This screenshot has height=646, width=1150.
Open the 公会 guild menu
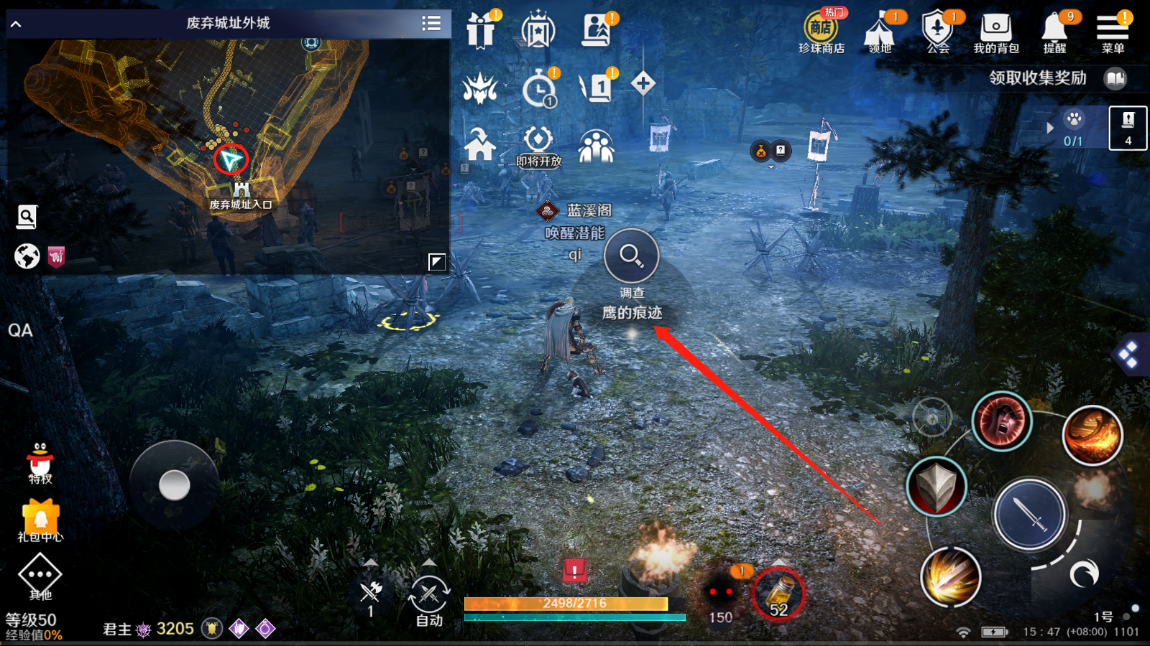(938, 29)
